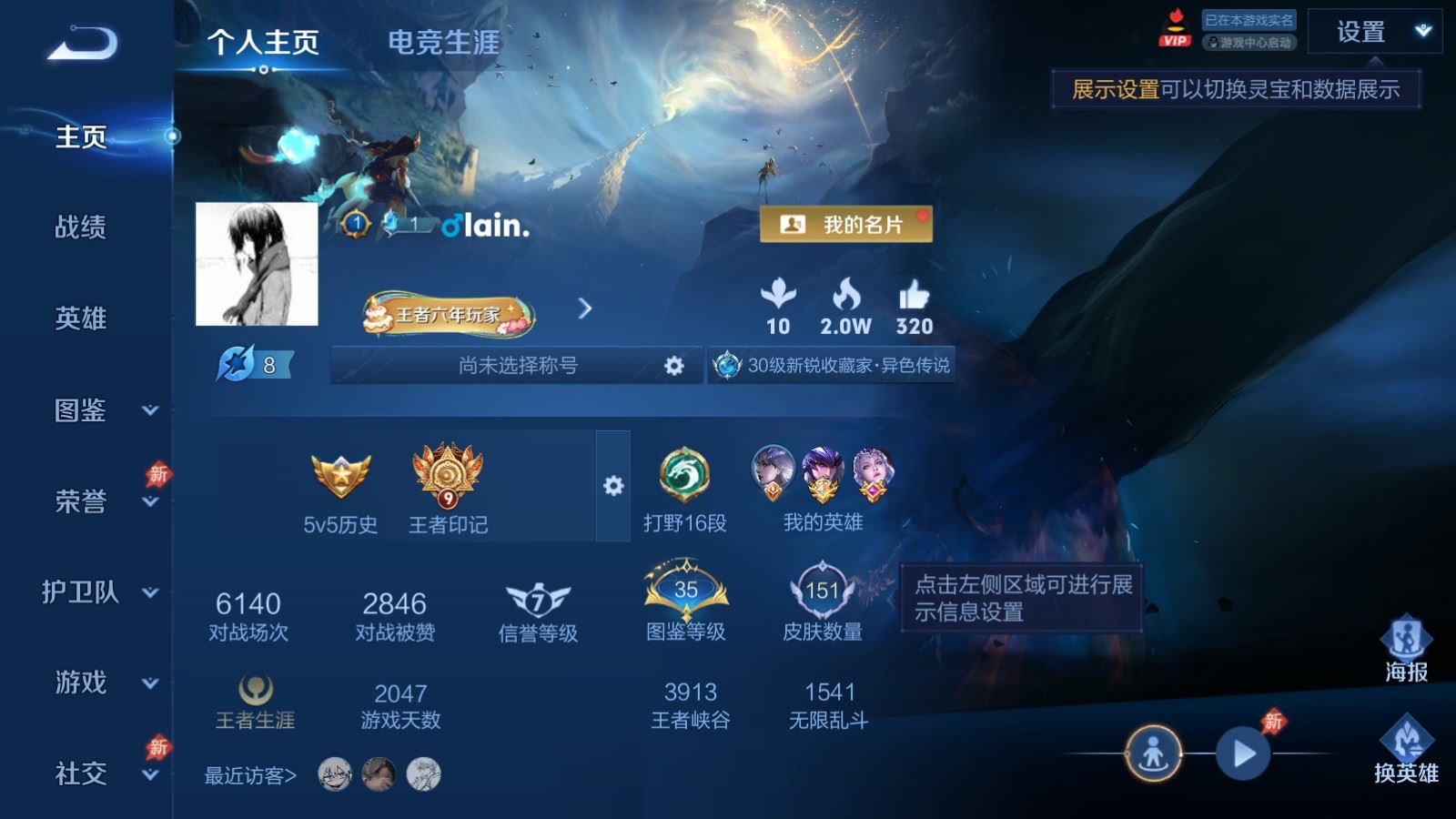Click the gear icon next to 尚未选择称号
Image resolution: width=1456 pixels, height=819 pixels.
673,364
